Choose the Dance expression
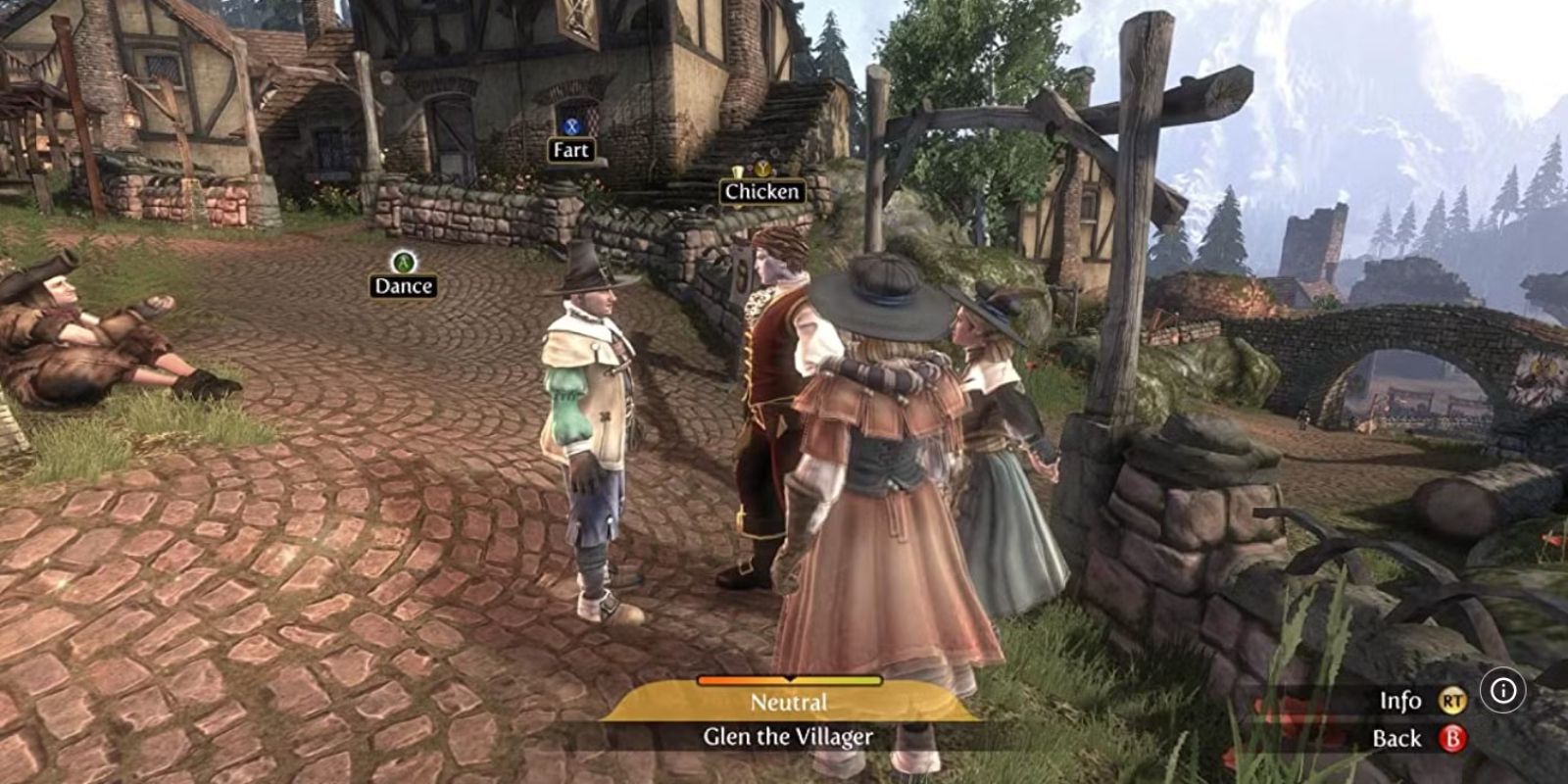 (x=403, y=285)
